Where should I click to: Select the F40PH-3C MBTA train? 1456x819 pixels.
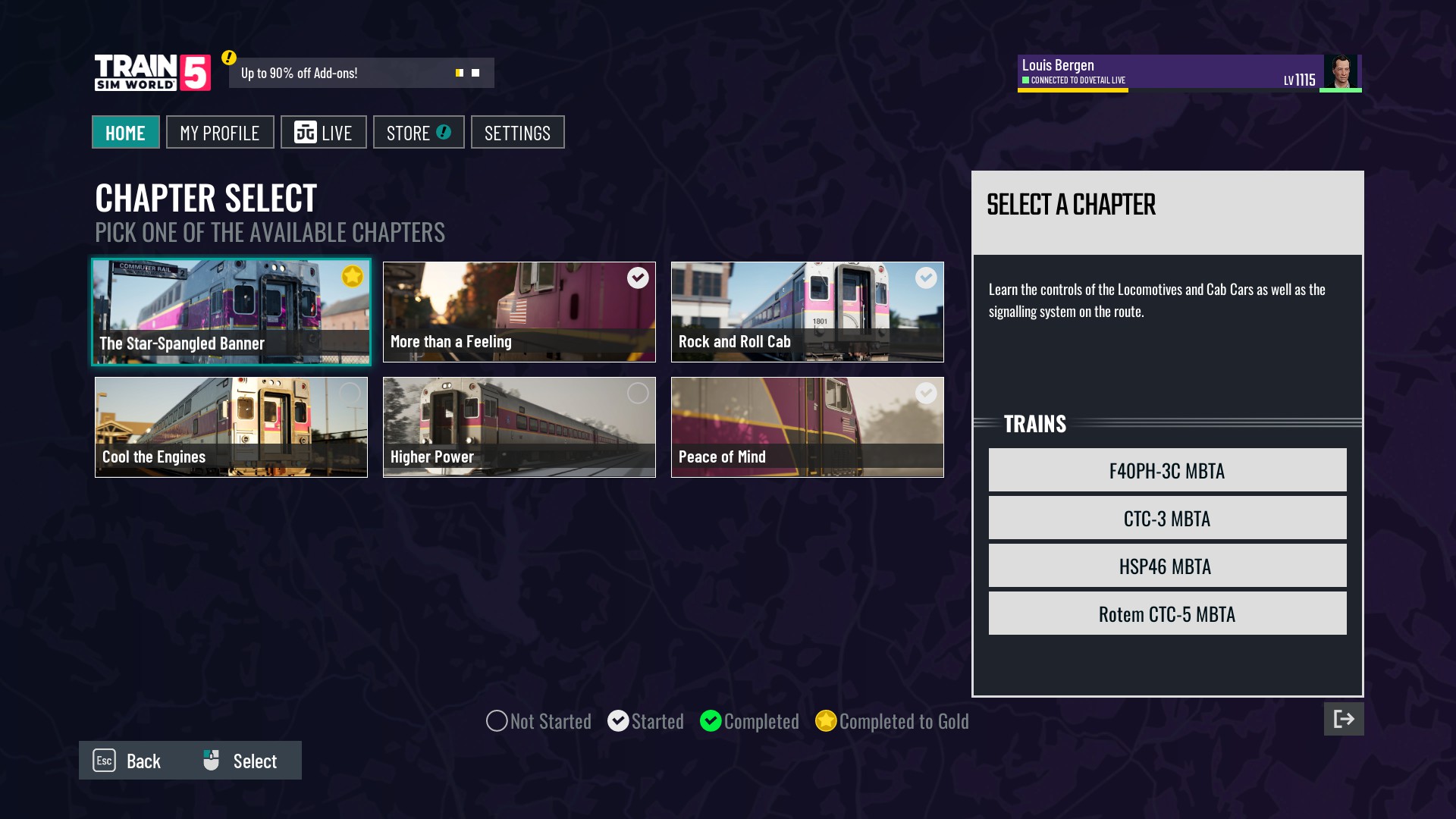tap(1167, 470)
